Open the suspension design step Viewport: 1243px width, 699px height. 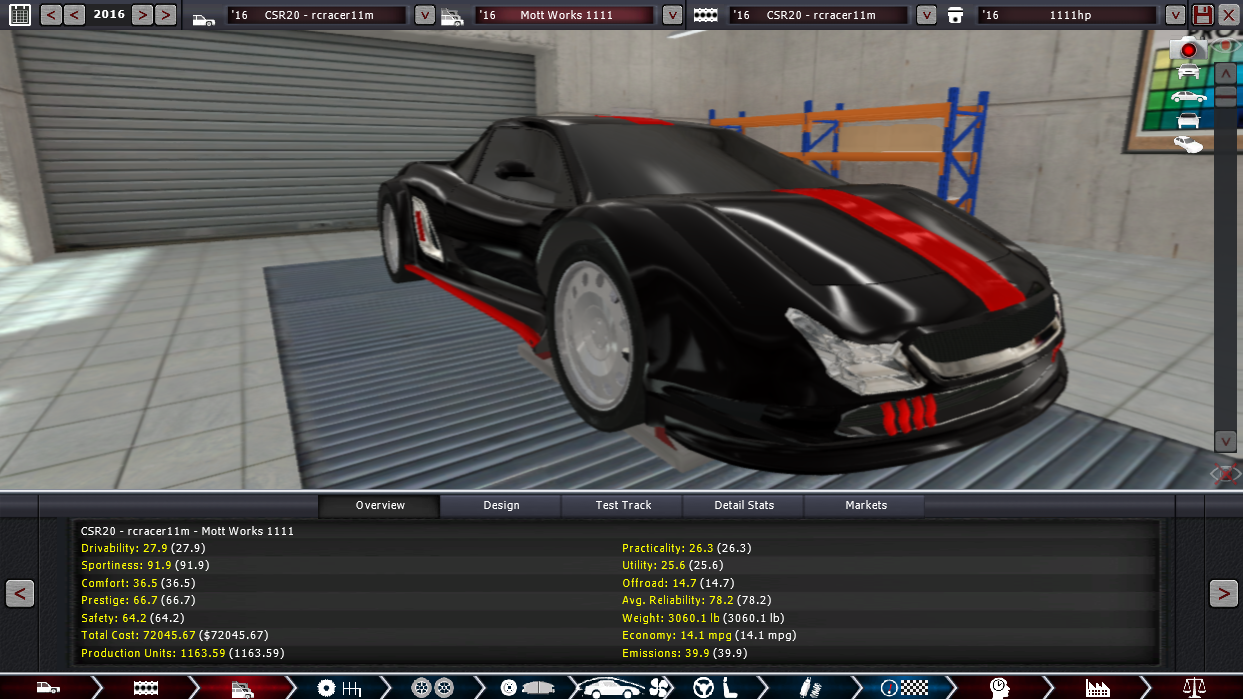coord(808,688)
